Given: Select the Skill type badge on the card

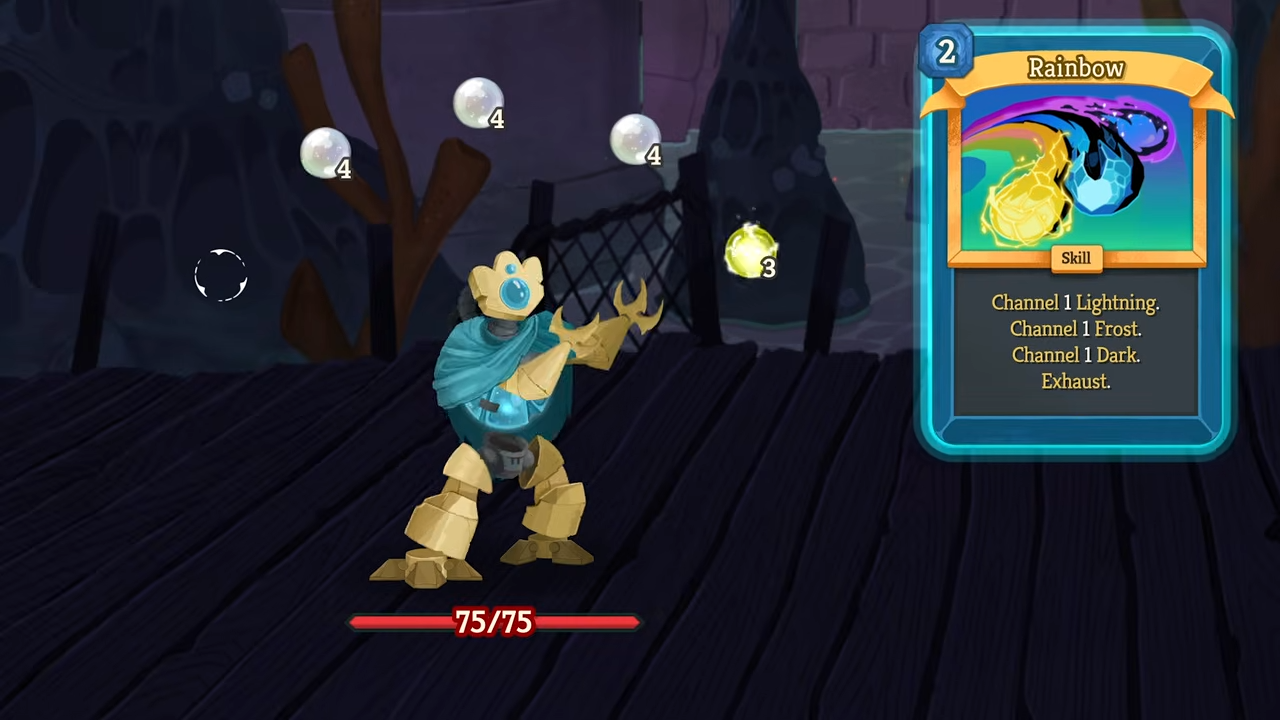Looking at the screenshot, I should pos(1075,258).
